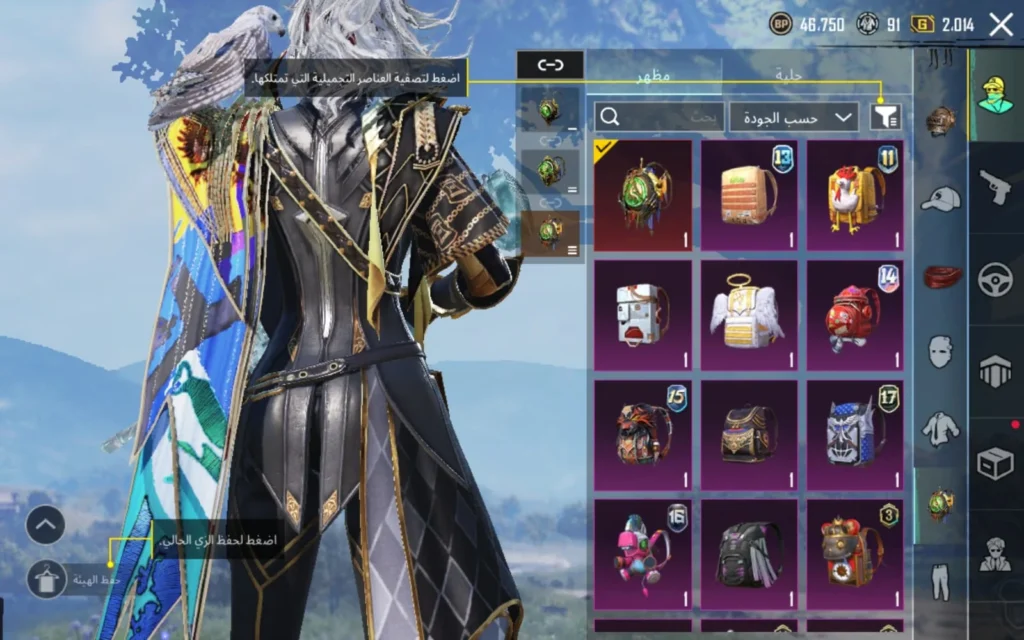Close the inventory screen with the X
This screenshot has width=1024, height=640.
[x=1001, y=25]
